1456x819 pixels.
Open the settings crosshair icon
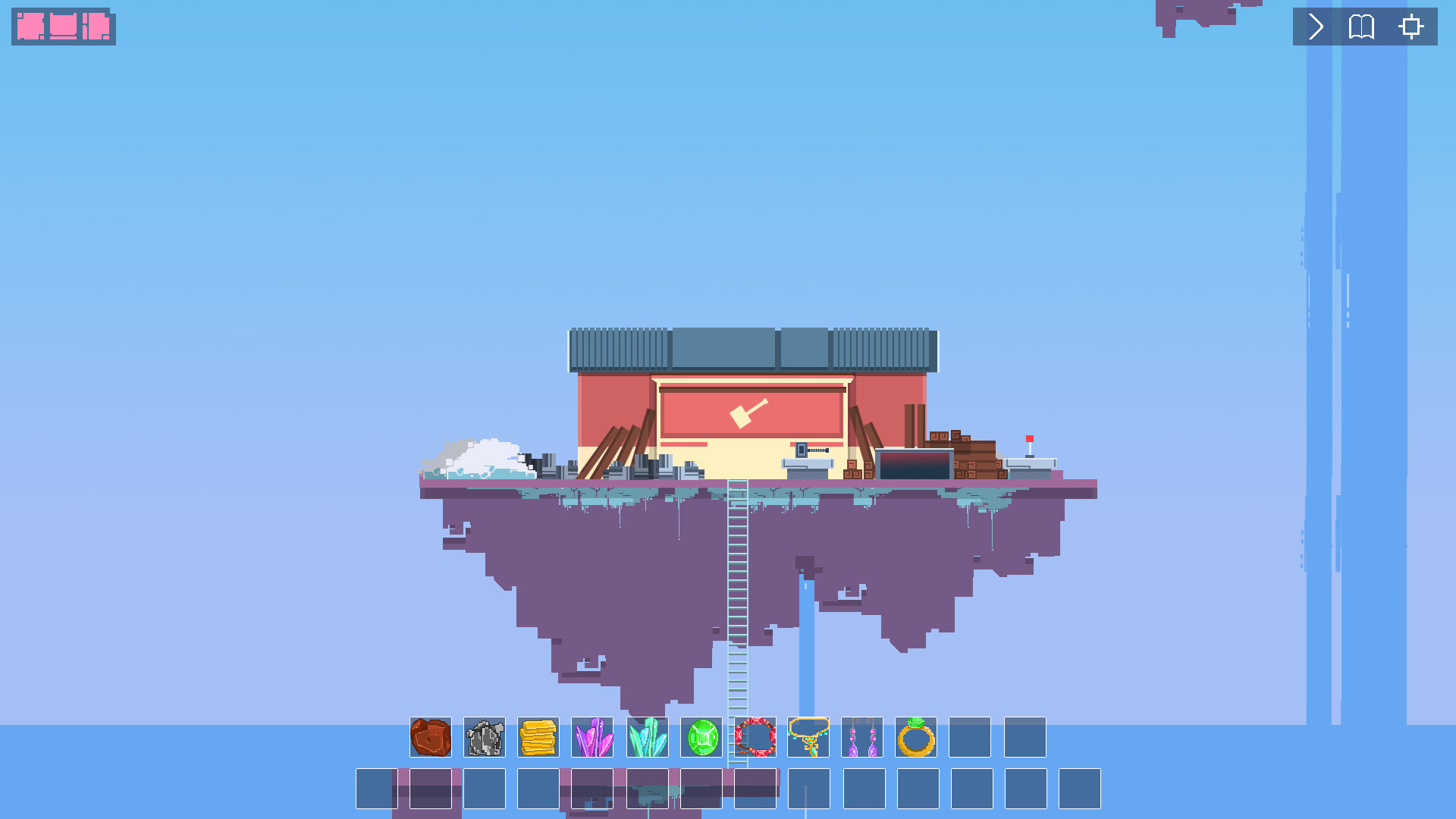1409,27
